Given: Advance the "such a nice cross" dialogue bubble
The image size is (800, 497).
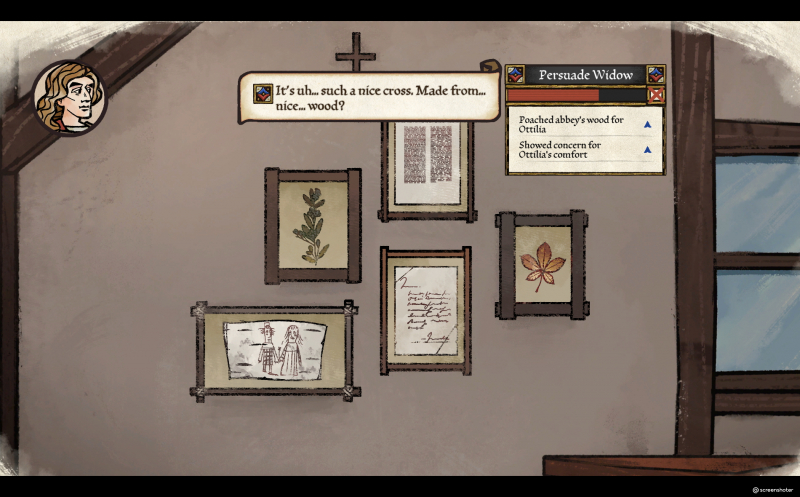Looking at the screenshot, I should pos(368,96).
